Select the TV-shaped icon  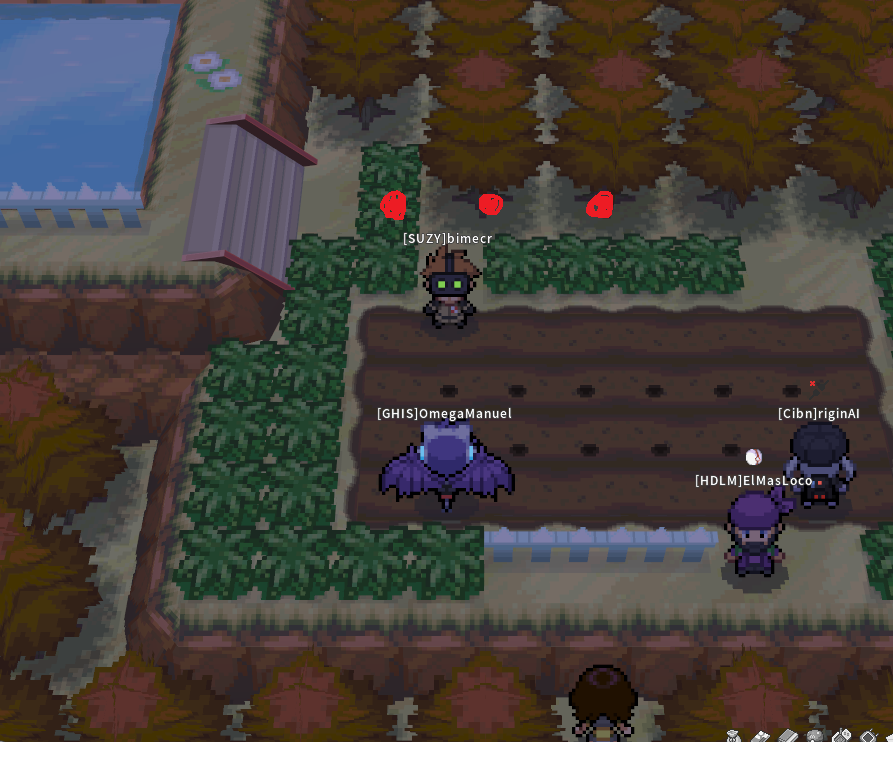[869, 737]
